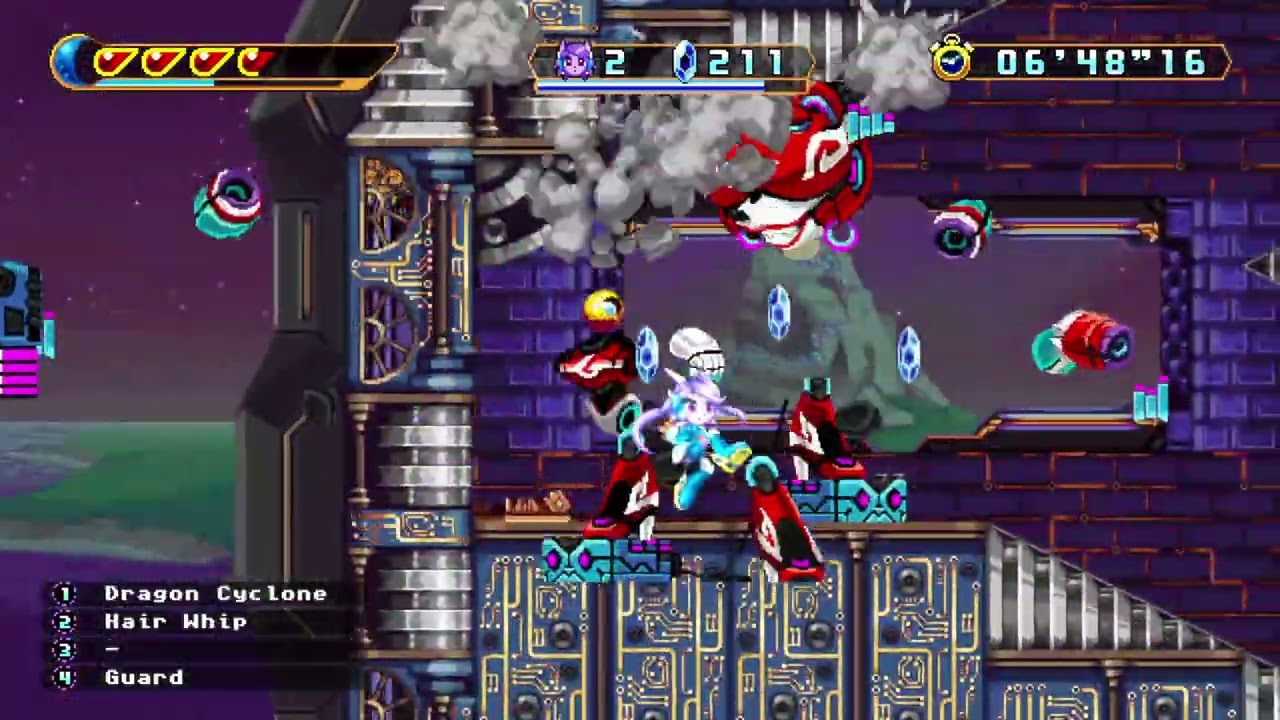Click the gold stopwatch icon

[952, 61]
